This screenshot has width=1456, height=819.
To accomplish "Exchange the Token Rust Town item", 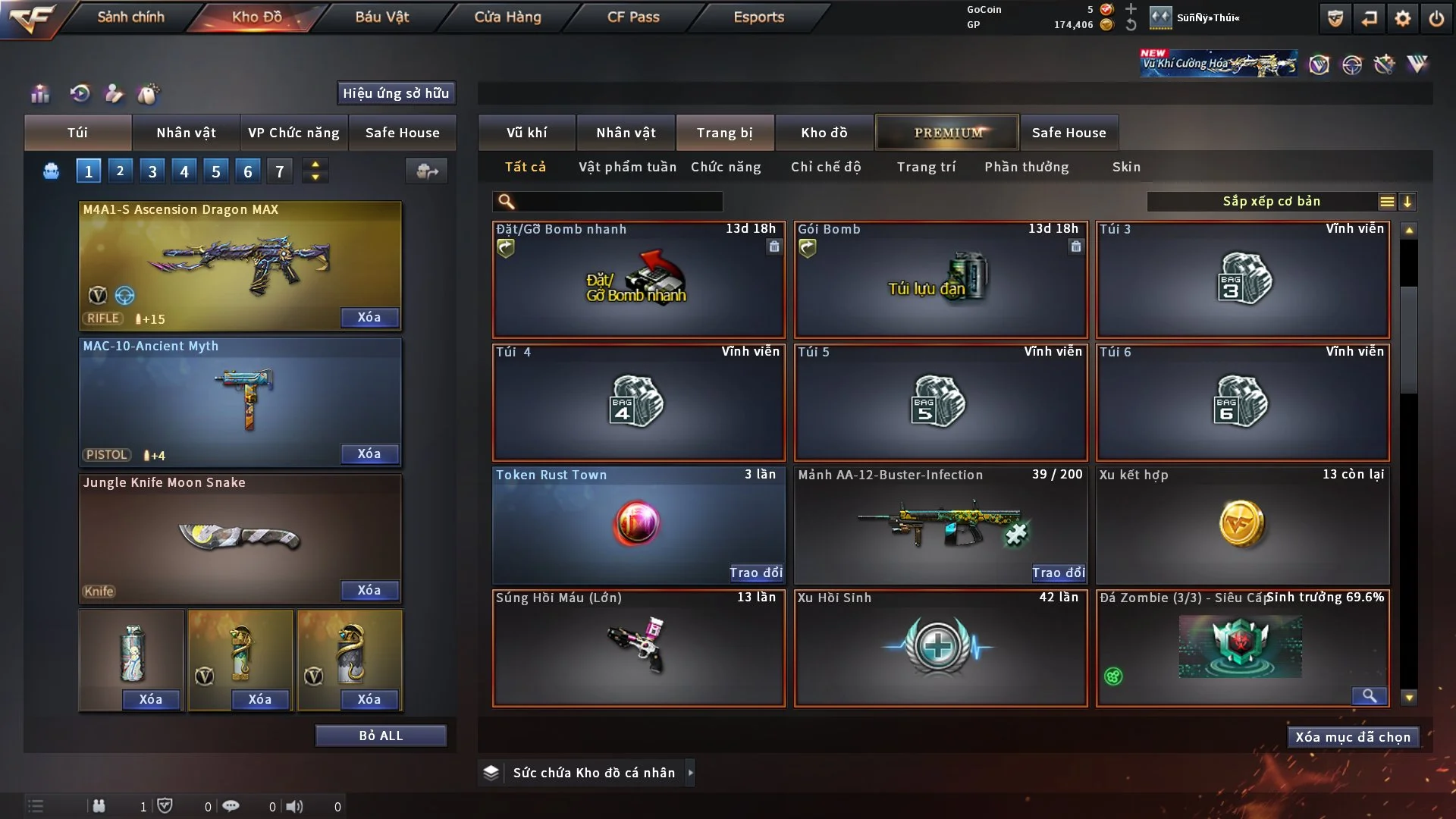I will point(755,573).
